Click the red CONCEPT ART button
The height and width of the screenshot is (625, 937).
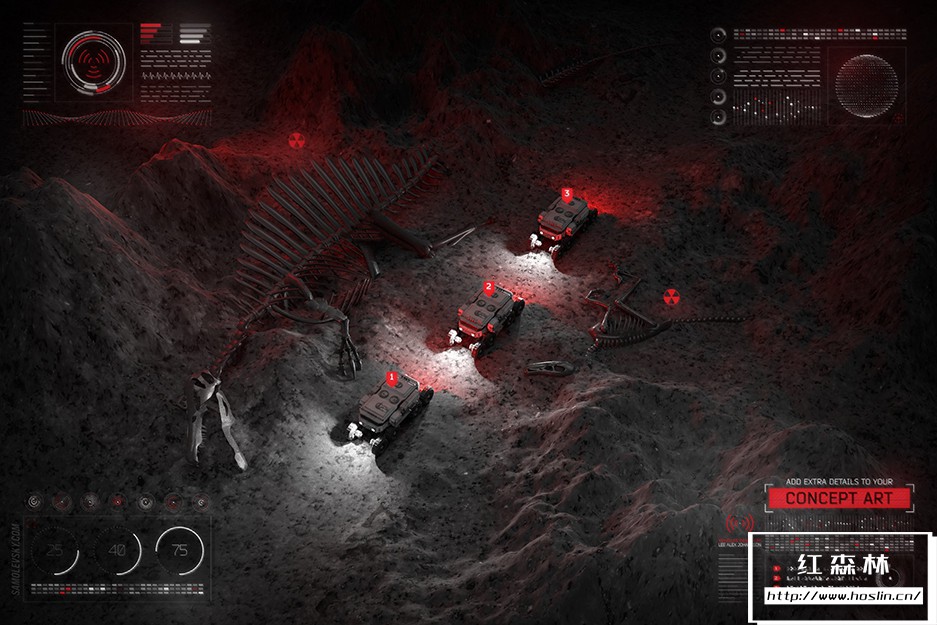(838, 498)
